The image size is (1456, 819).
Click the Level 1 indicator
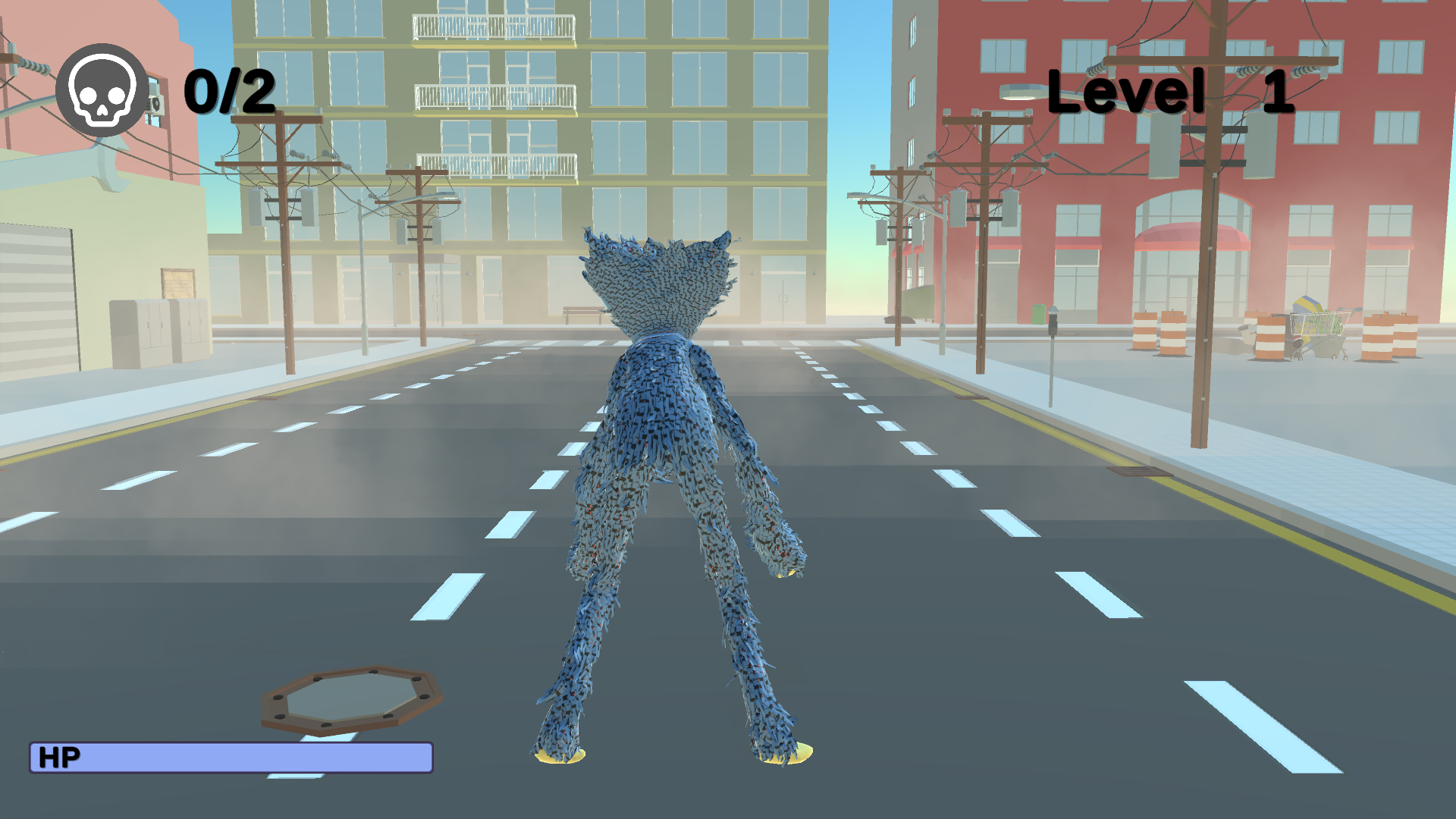coord(1172,91)
